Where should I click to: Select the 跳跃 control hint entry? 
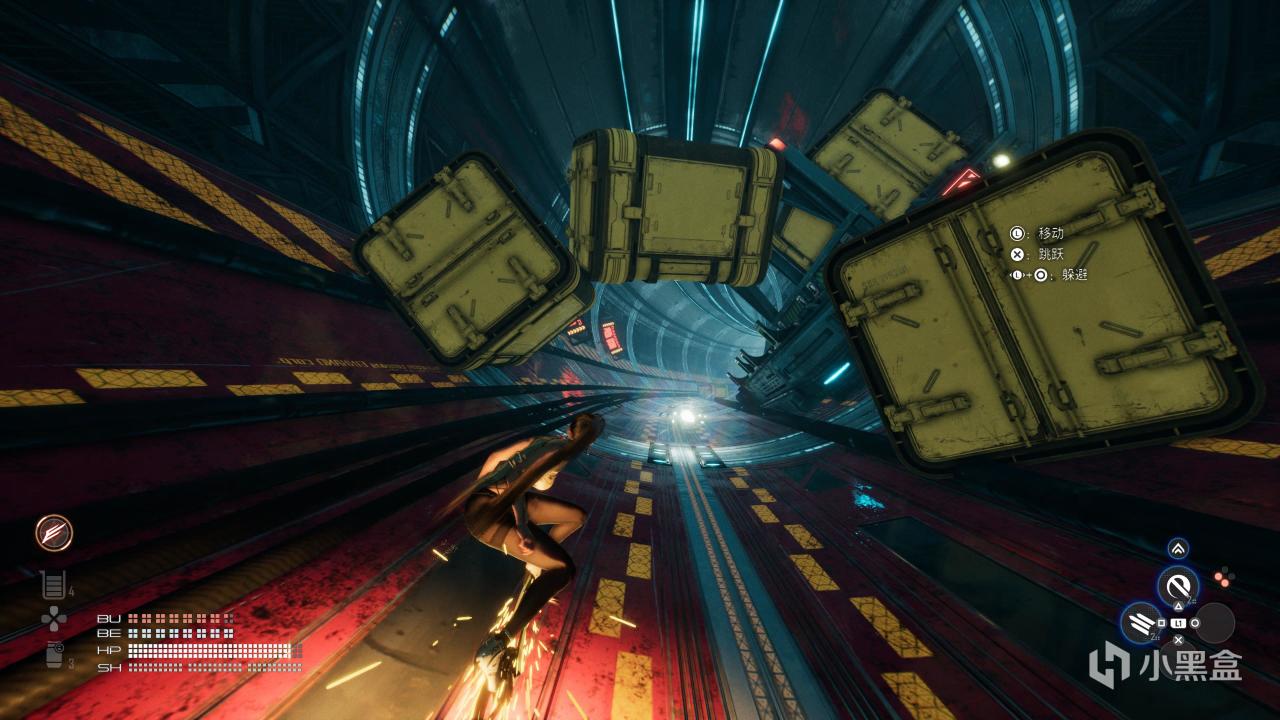click(1050, 255)
